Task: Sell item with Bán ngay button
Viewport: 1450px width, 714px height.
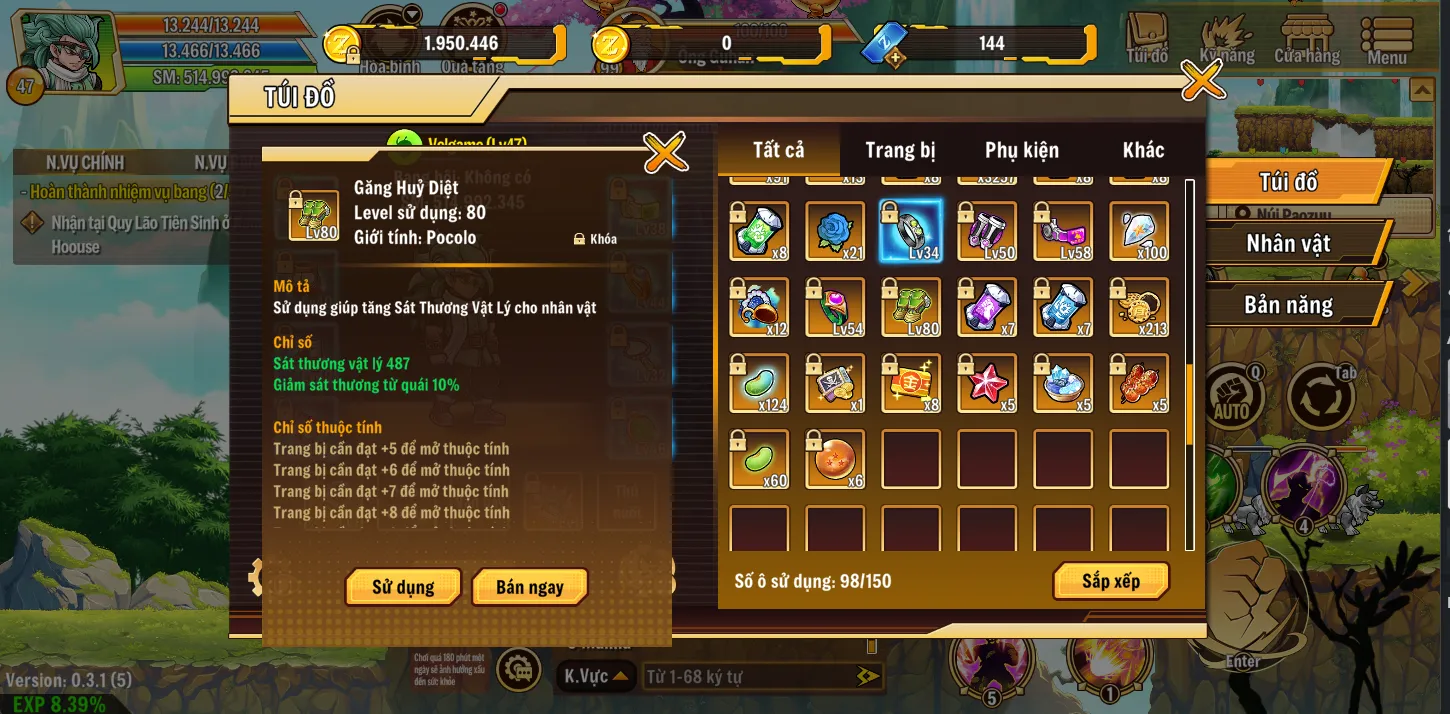Action: pos(529,587)
